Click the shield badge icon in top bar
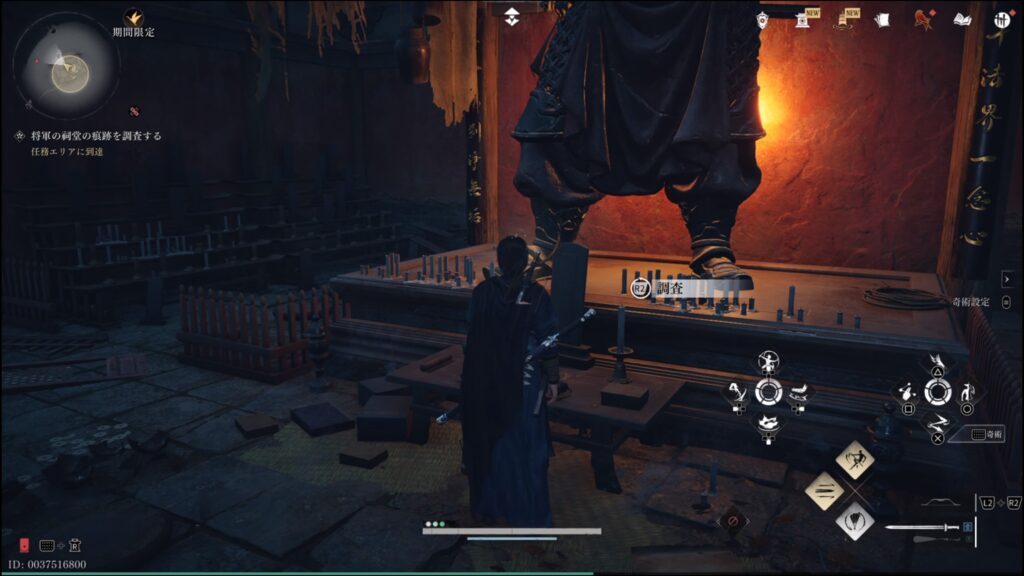Viewport: 1024px width, 576px height. (x=763, y=20)
